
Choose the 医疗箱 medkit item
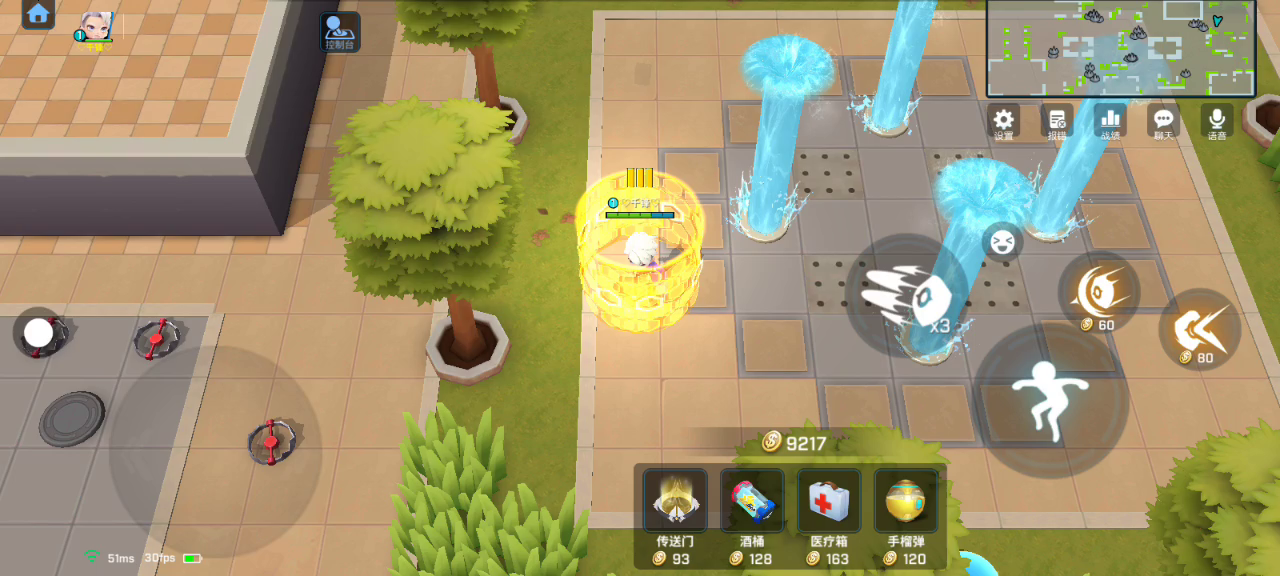click(x=829, y=500)
